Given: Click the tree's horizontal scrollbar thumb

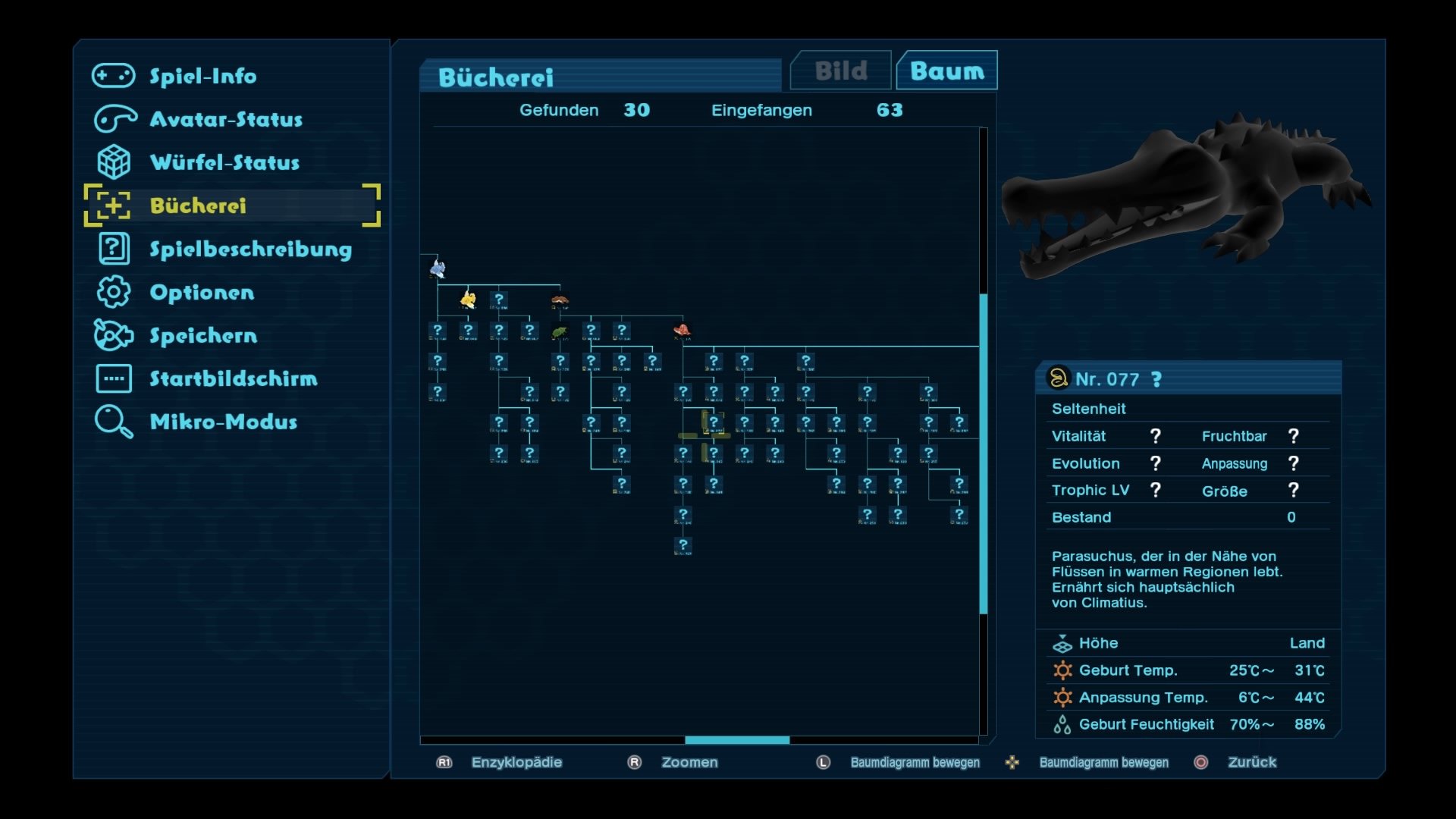Looking at the screenshot, I should point(736,740).
